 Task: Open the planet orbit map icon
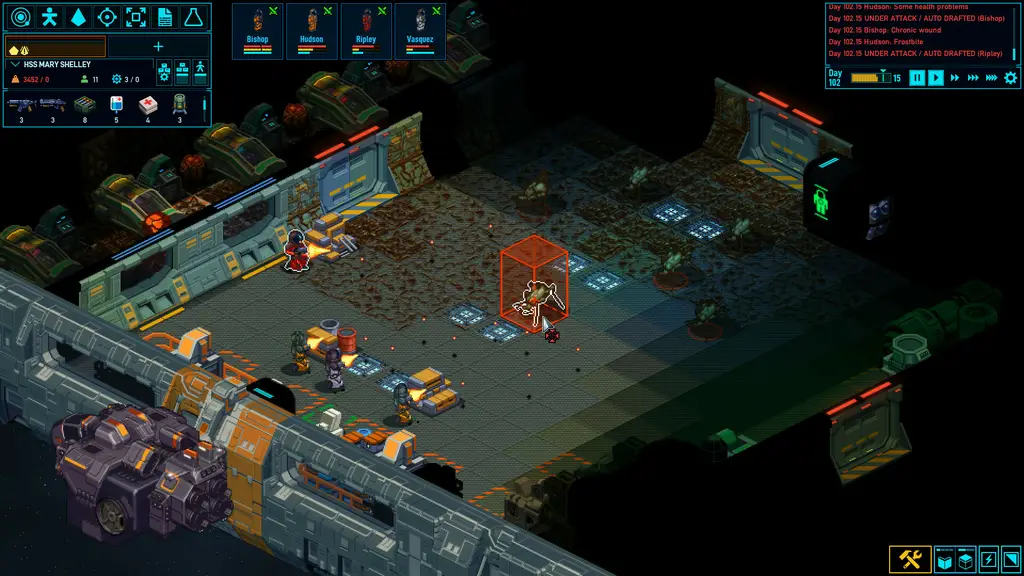click(20, 17)
